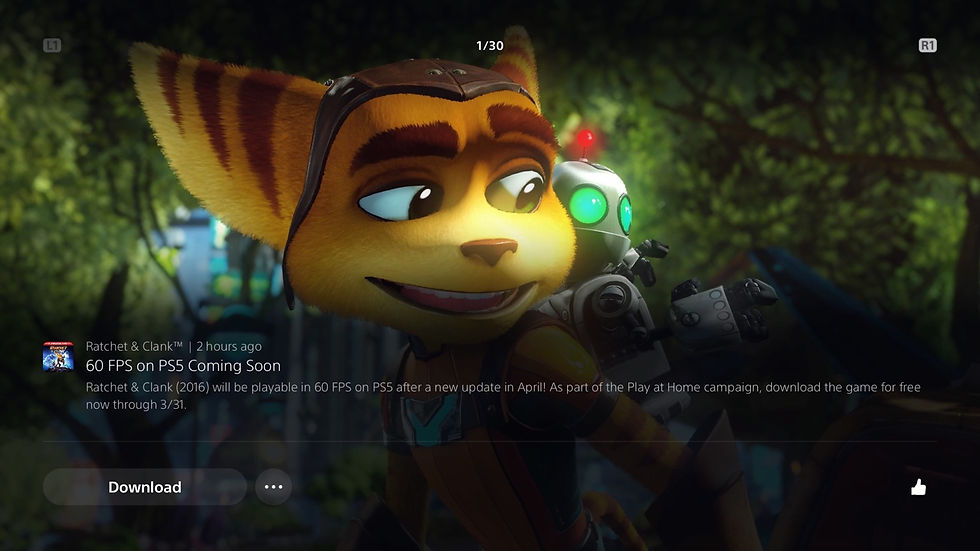The height and width of the screenshot is (551, 980).
Task: Select the Ratchet & Clank game thumbnail
Action: 58,356
